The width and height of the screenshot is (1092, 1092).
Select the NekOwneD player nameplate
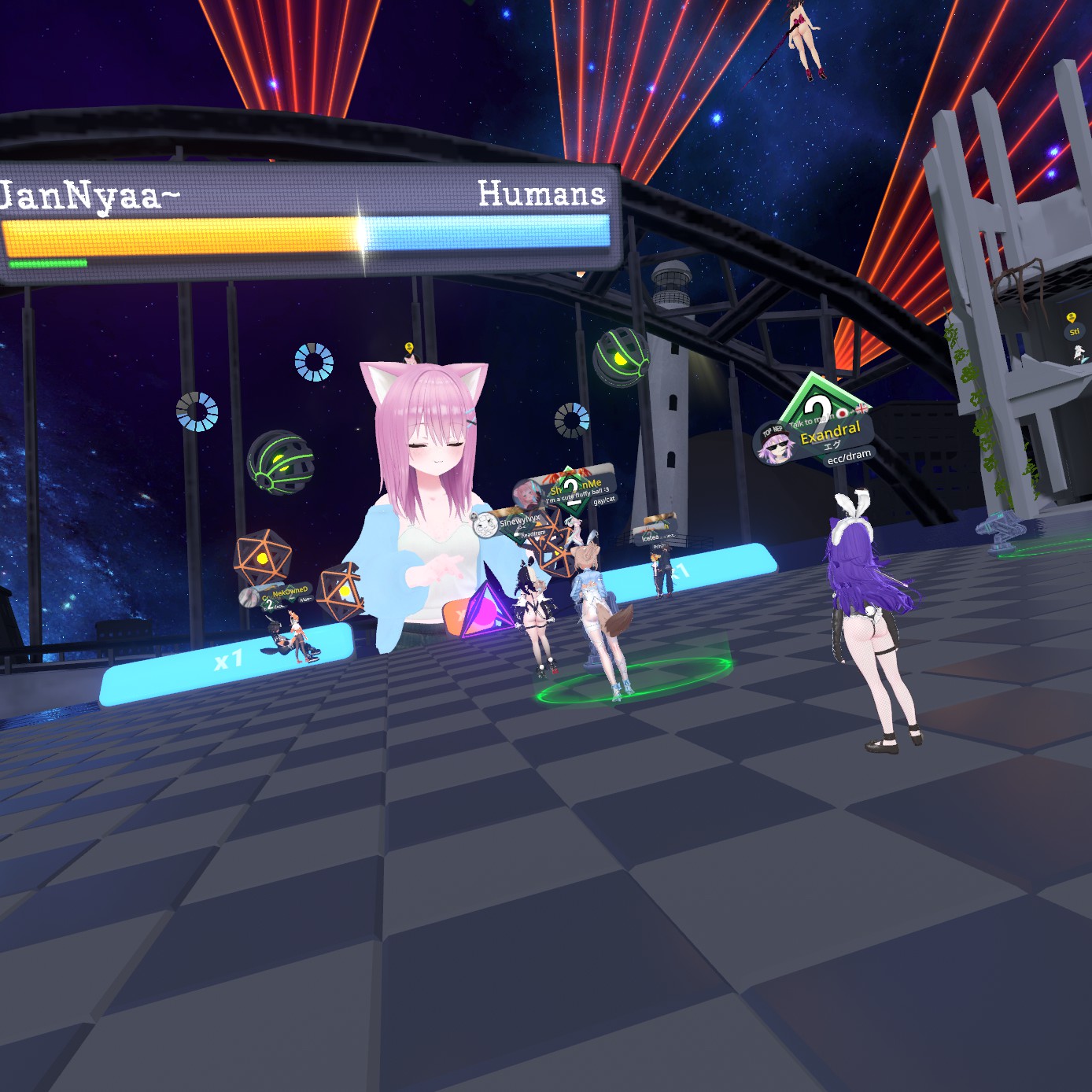289,592
